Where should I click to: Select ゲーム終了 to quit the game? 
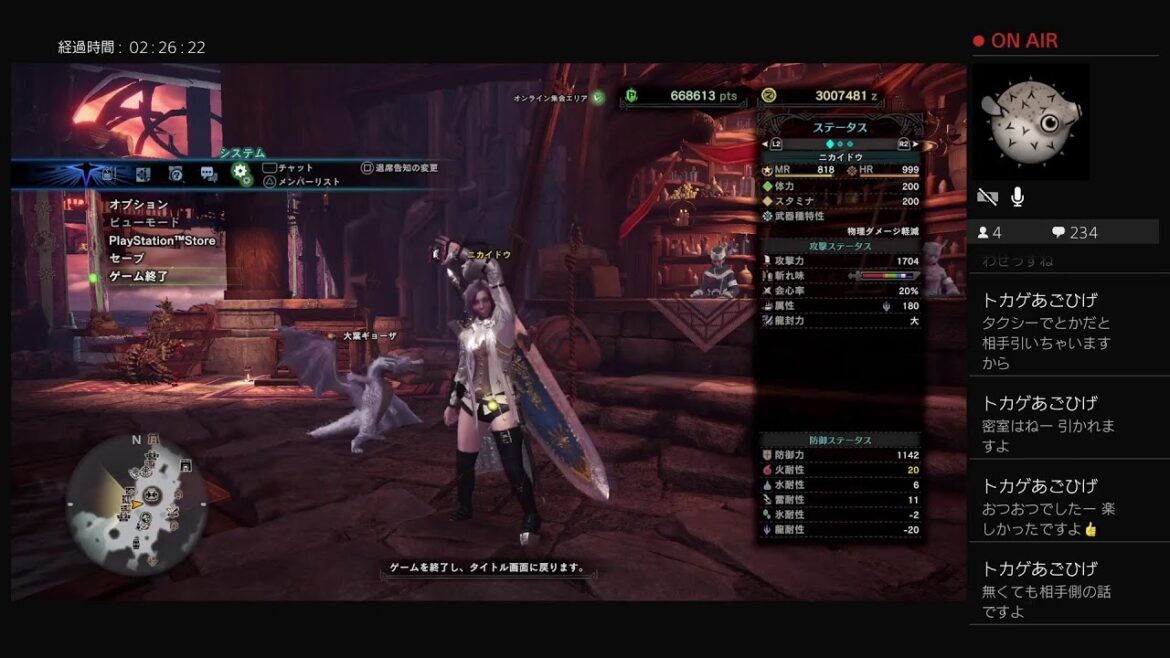[x=139, y=276]
